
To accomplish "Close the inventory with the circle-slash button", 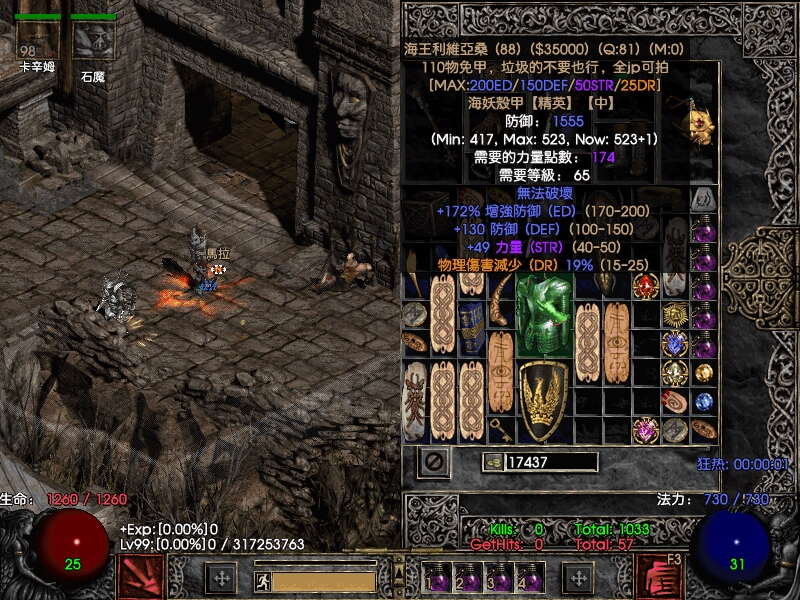I will point(434,462).
